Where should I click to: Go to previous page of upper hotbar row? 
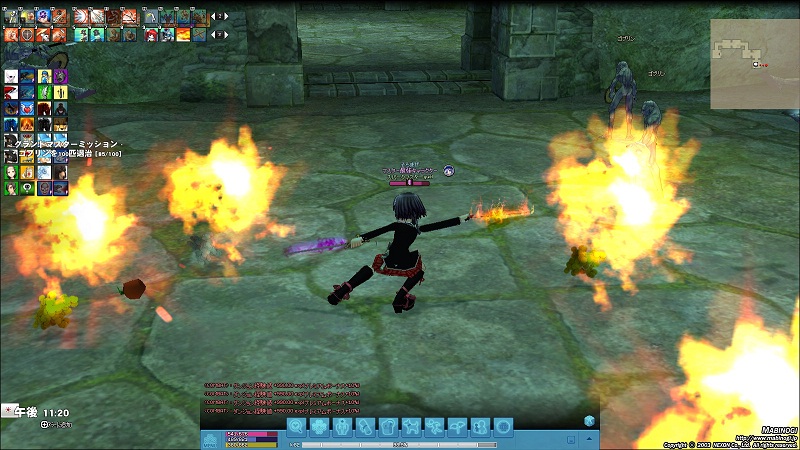(211, 16)
